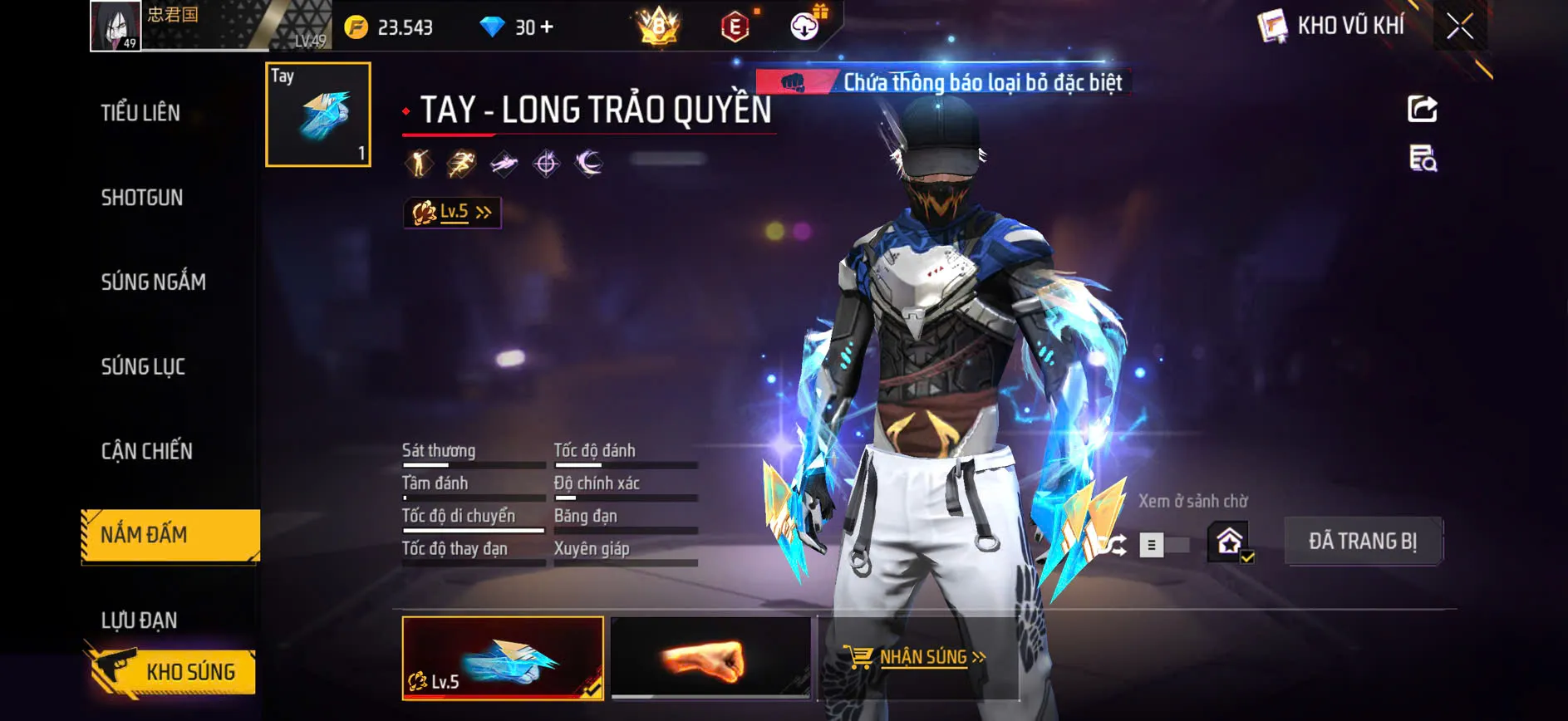
Task: Click the fist icon in the notification banner
Action: (792, 82)
